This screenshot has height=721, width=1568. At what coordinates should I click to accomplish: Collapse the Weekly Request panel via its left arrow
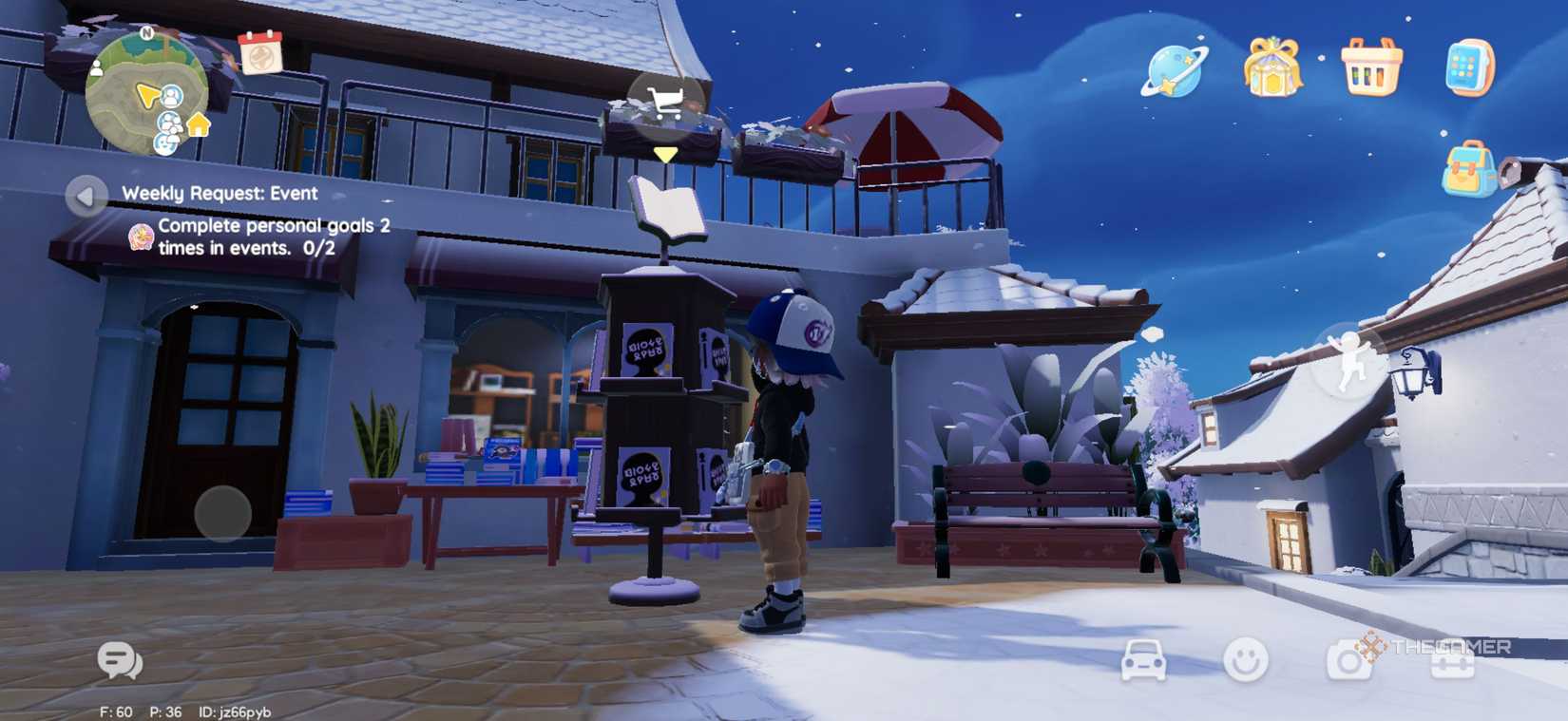[x=84, y=197]
